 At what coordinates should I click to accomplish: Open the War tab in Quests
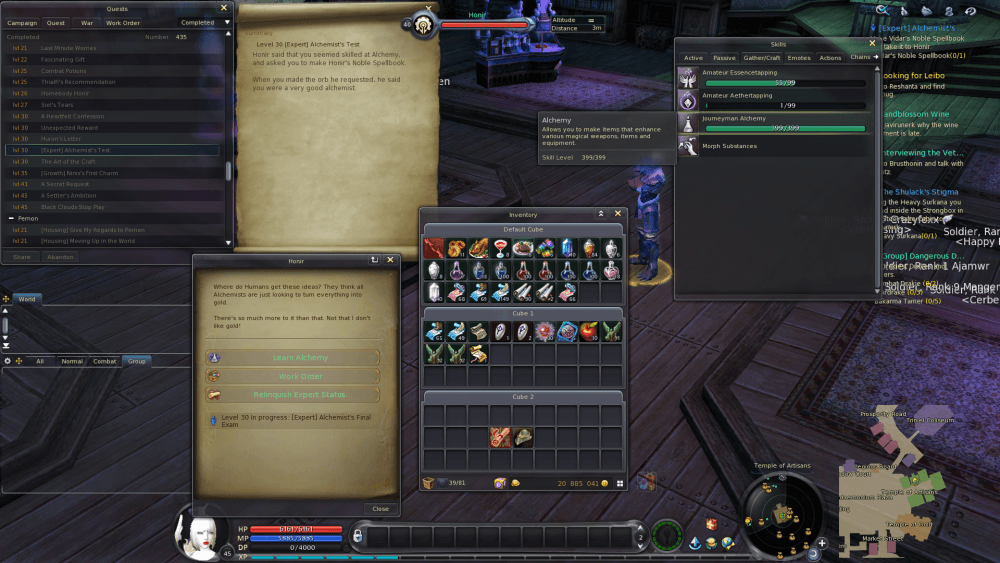(87, 22)
